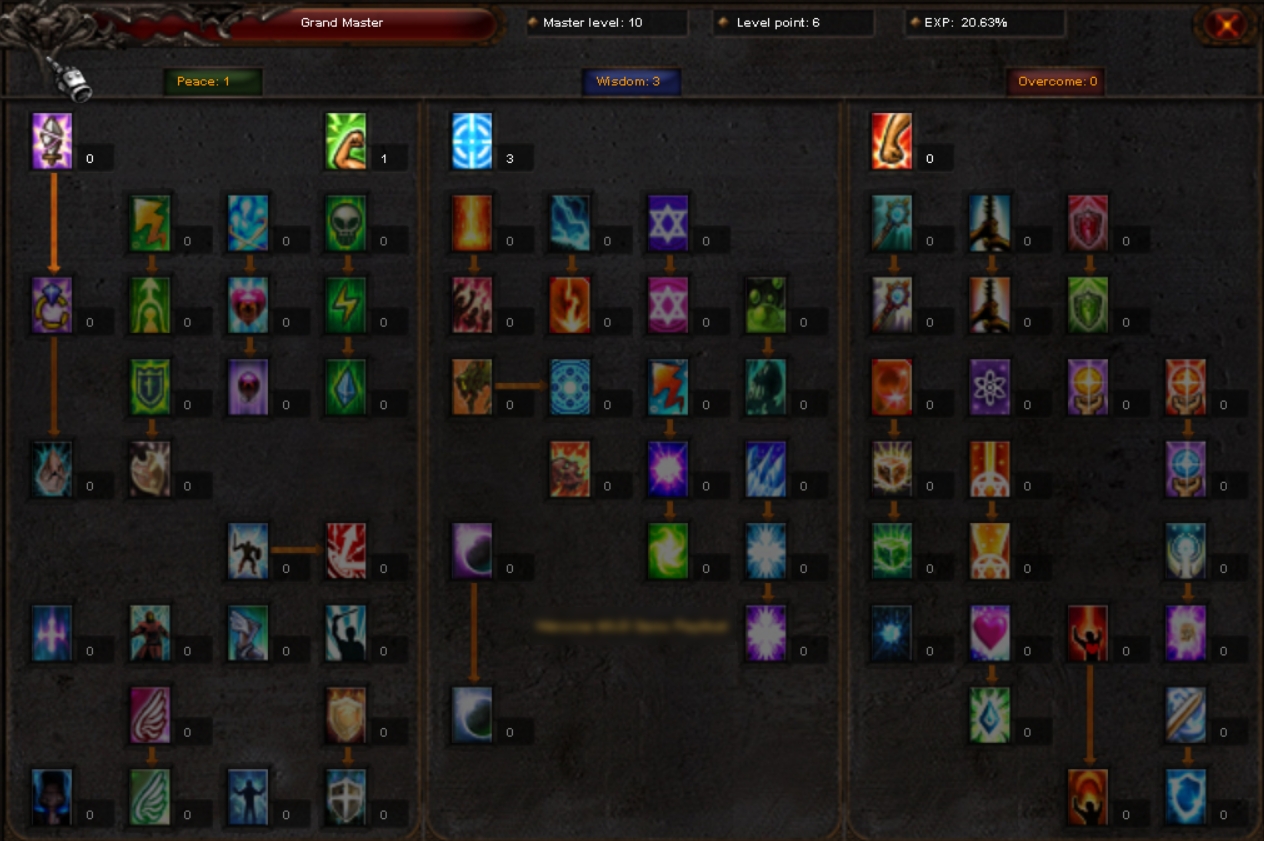Select the orange fist skill icon
This screenshot has height=841, width=1264.
click(x=891, y=141)
